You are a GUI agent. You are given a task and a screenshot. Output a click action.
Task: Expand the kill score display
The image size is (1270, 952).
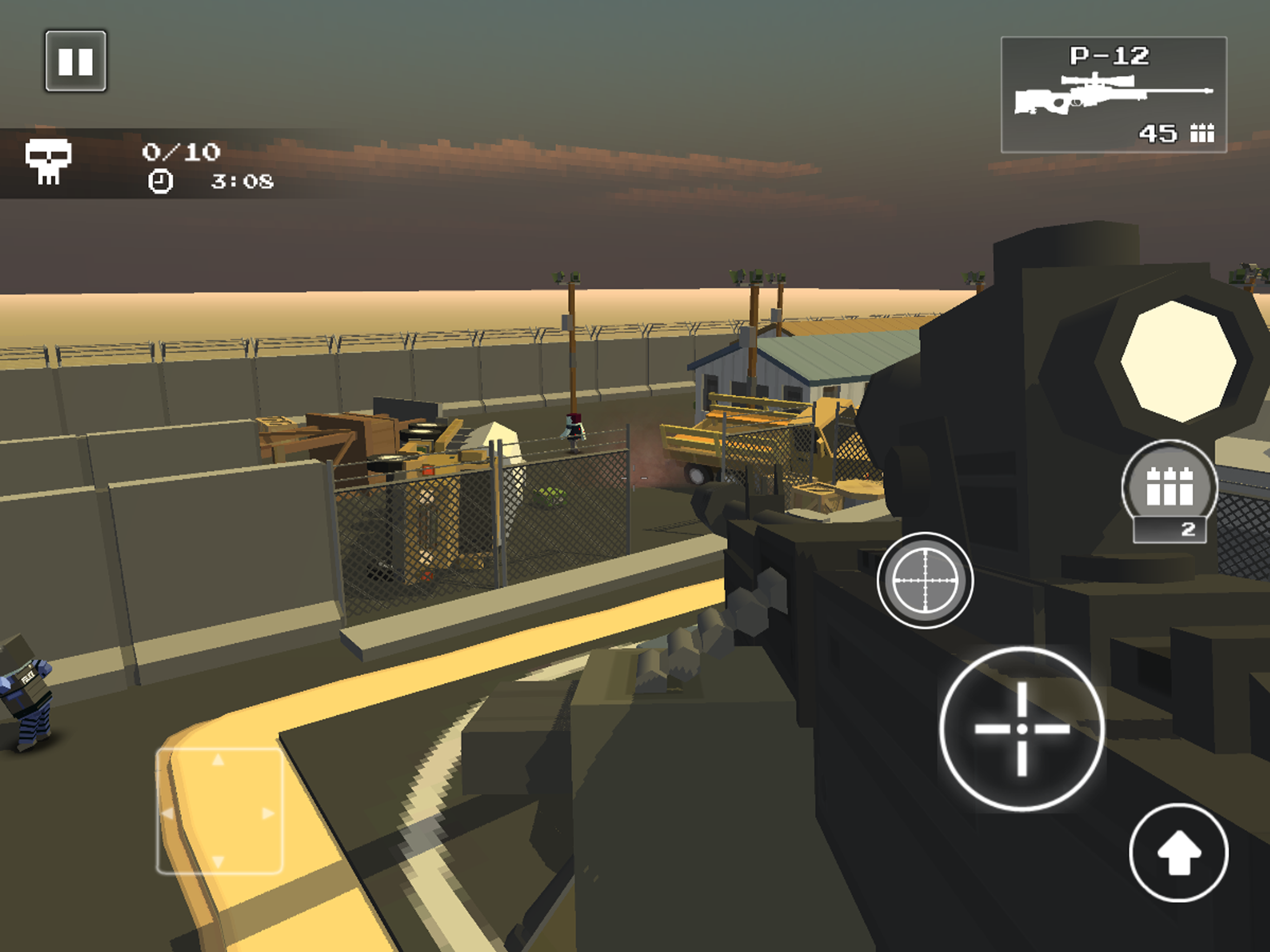pos(182,152)
